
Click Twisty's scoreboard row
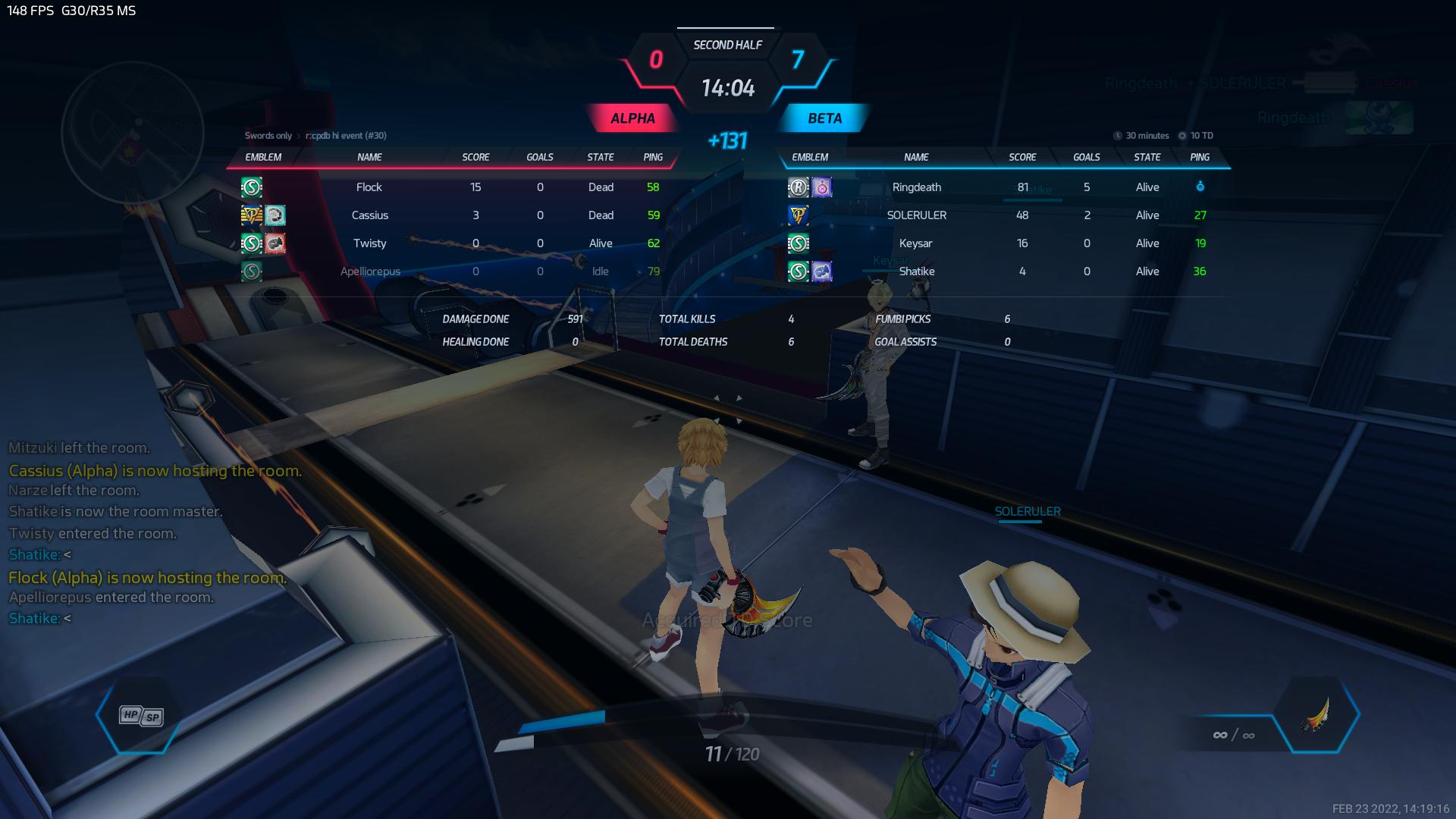(370, 243)
